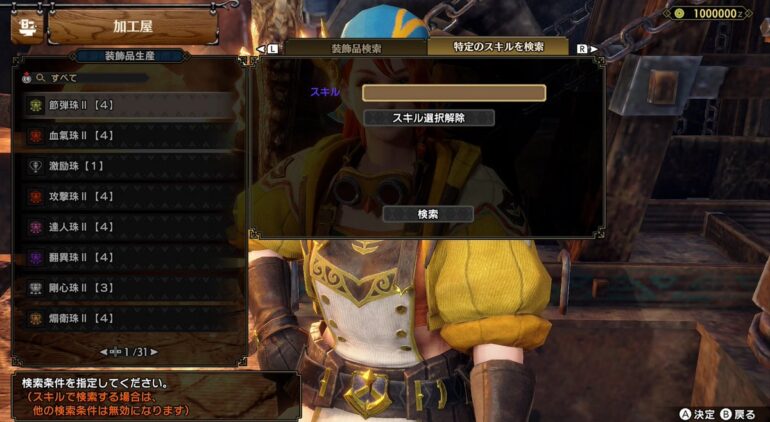Select the 攻撃珠II【4】 decoration
Screen dimensions: 770x422
(x=128, y=197)
